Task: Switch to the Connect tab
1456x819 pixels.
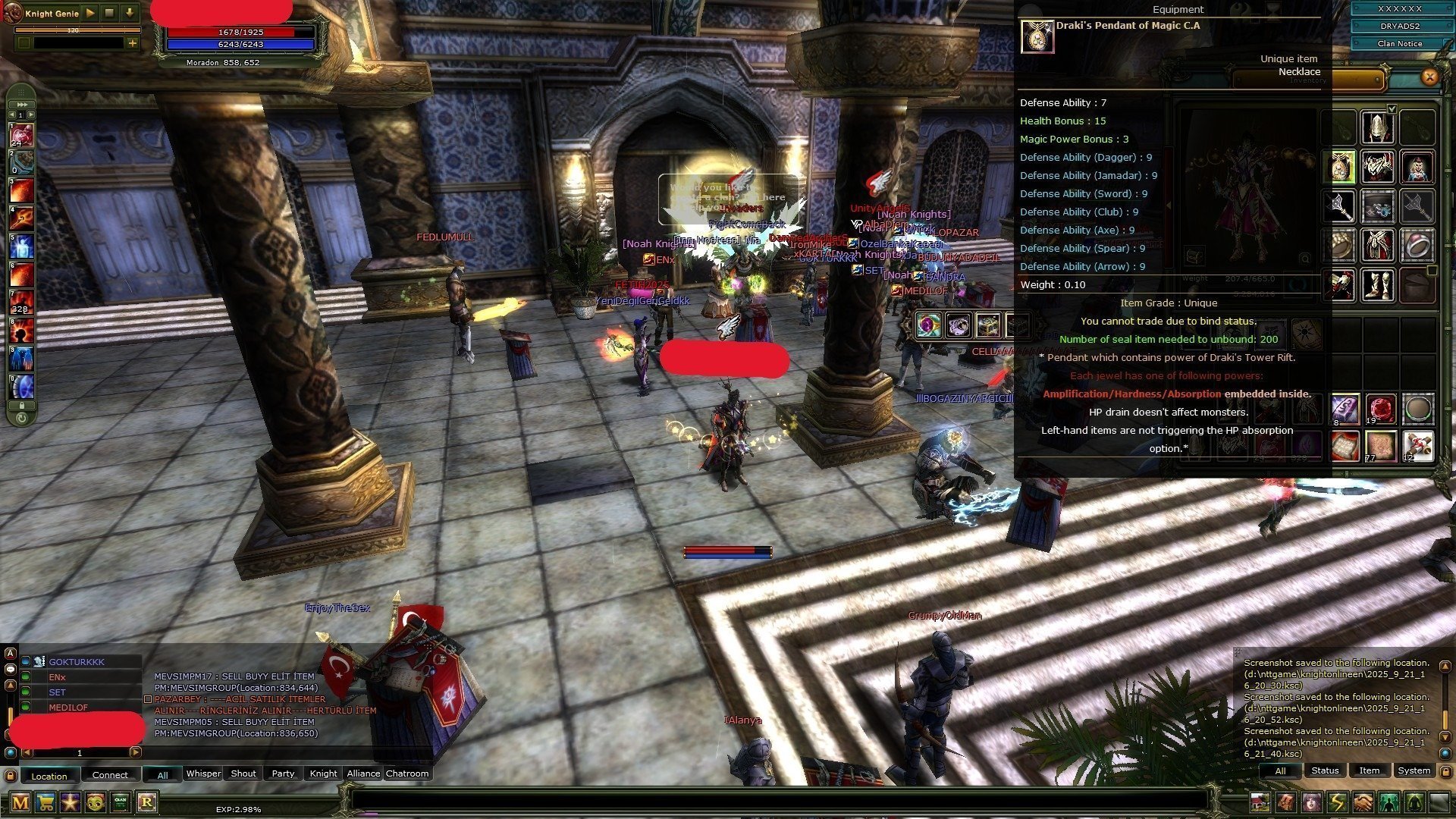Action: (x=110, y=775)
